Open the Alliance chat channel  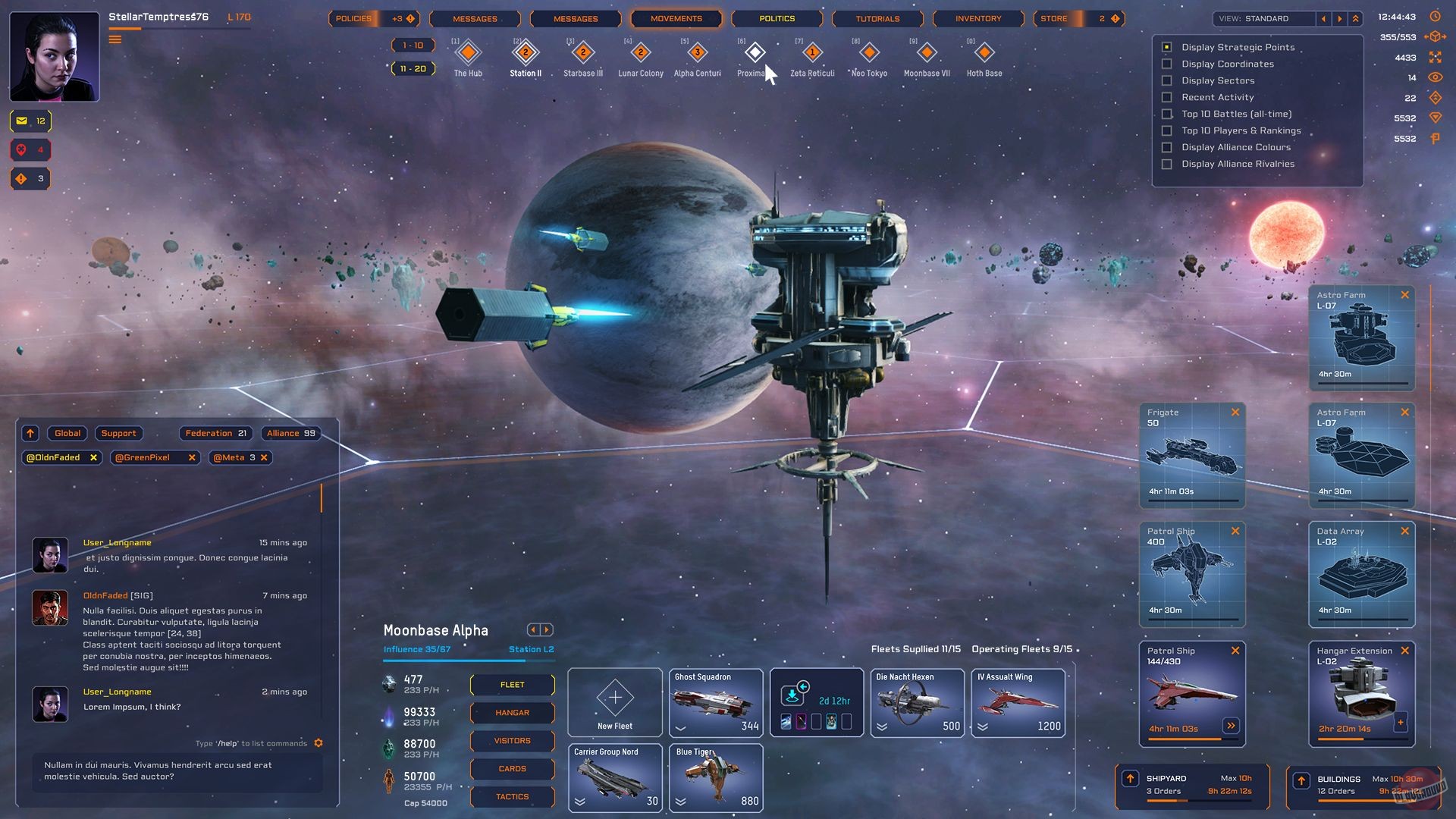290,433
